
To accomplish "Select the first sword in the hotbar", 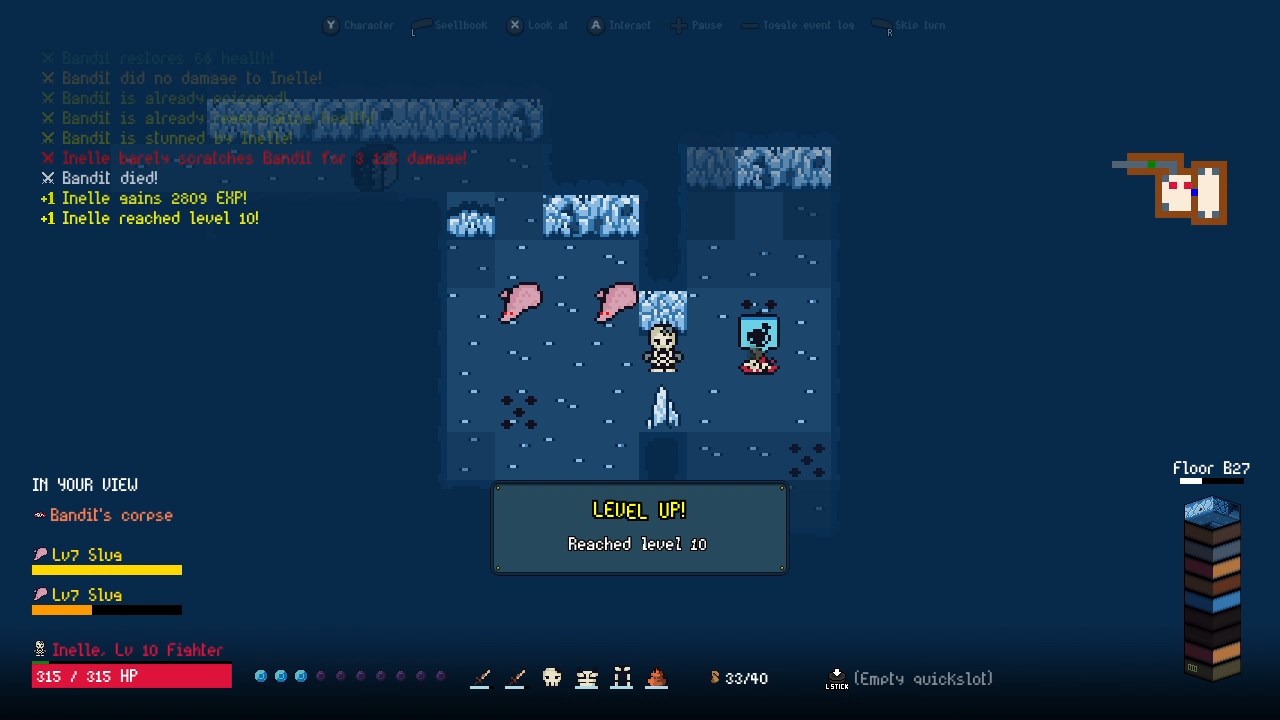I will click(480, 677).
